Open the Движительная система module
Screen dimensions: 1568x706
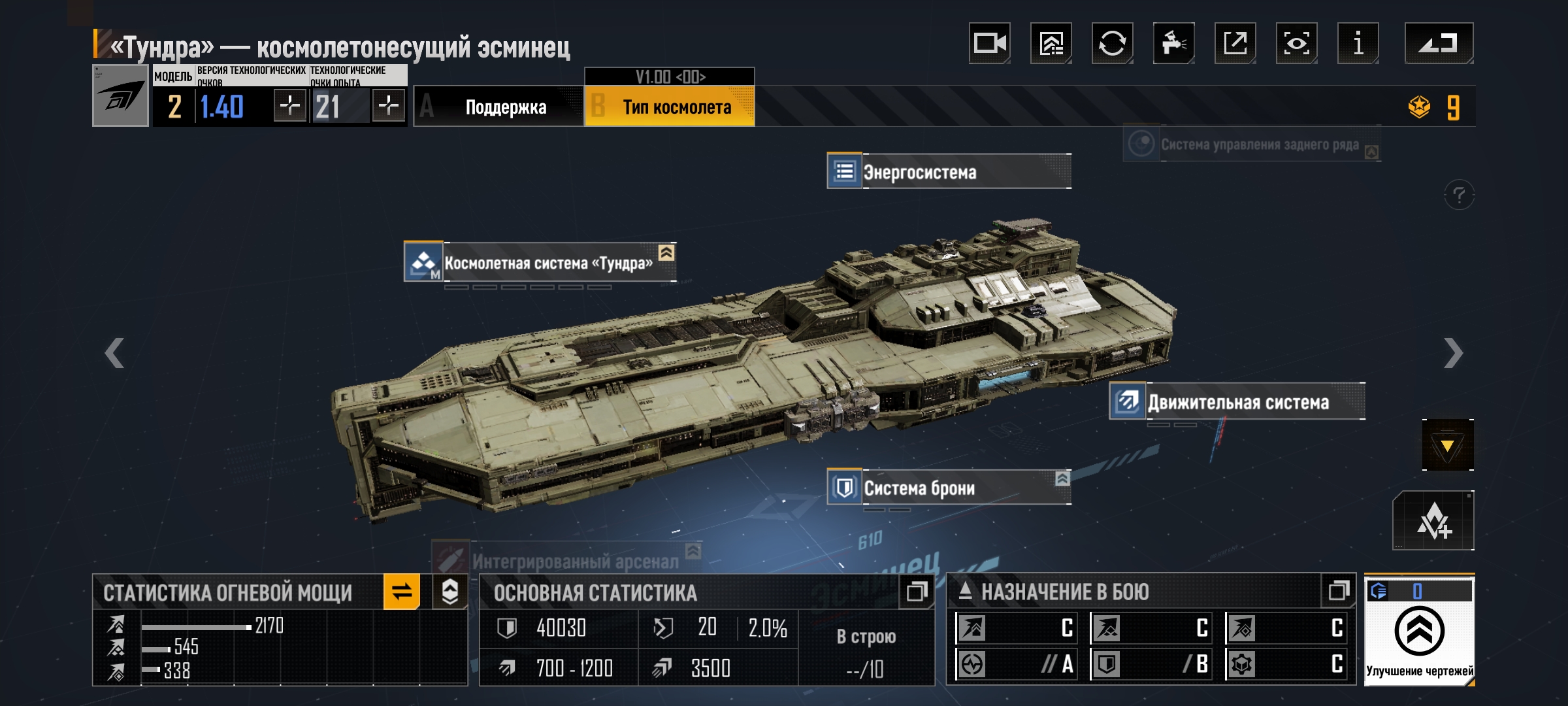coord(1237,402)
